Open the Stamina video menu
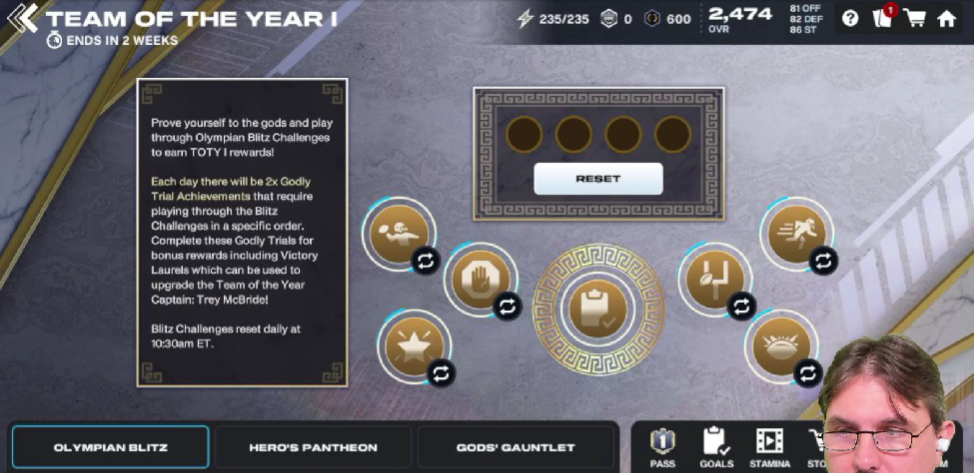This screenshot has height=473, width=974. [x=769, y=446]
